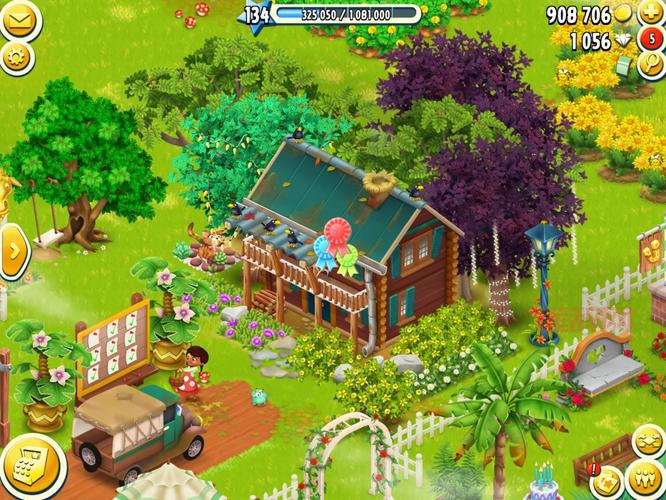Click the level 134 star badge

[x=257, y=16]
